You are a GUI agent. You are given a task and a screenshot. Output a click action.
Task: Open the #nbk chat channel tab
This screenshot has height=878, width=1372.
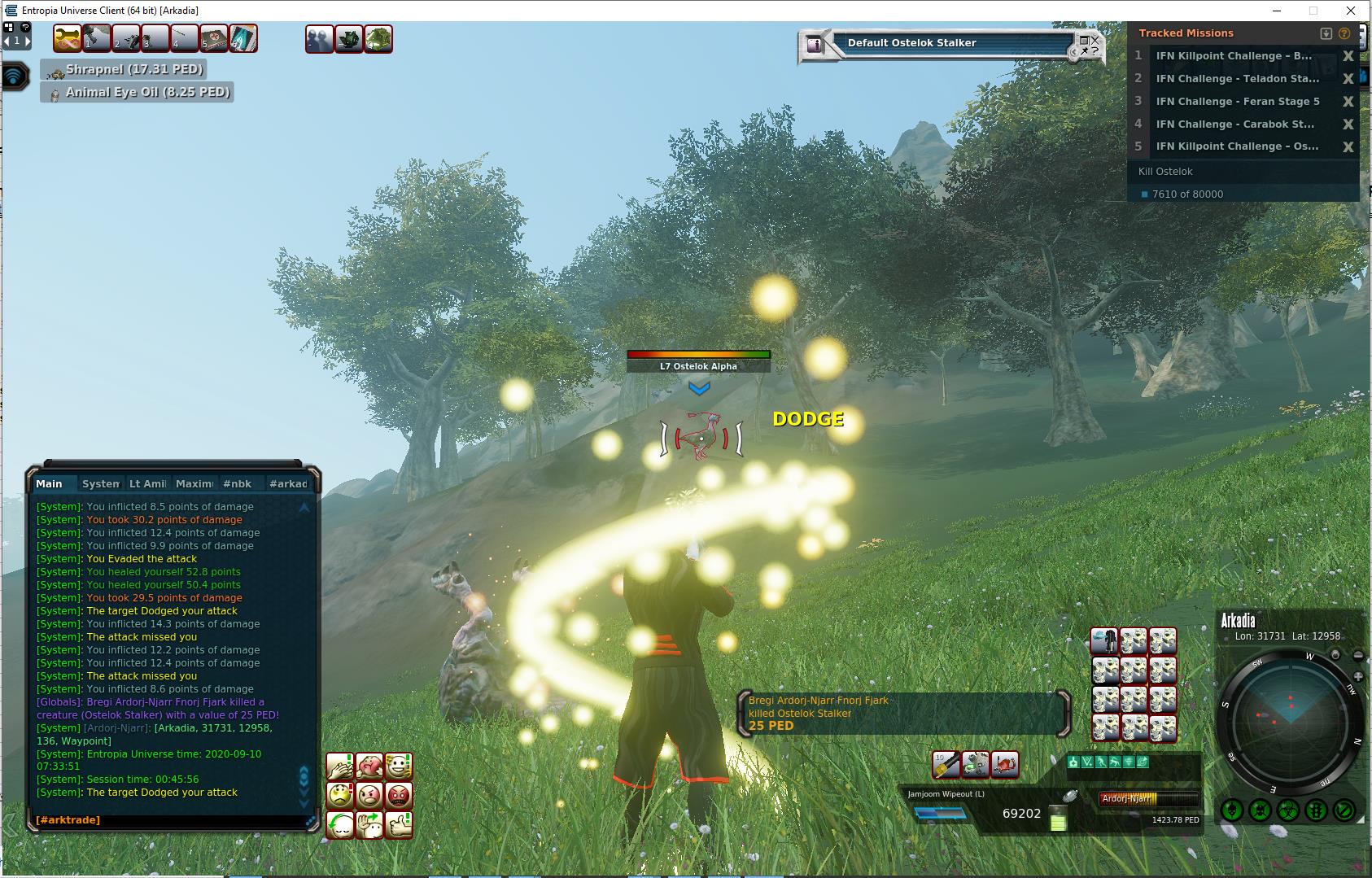tap(238, 483)
